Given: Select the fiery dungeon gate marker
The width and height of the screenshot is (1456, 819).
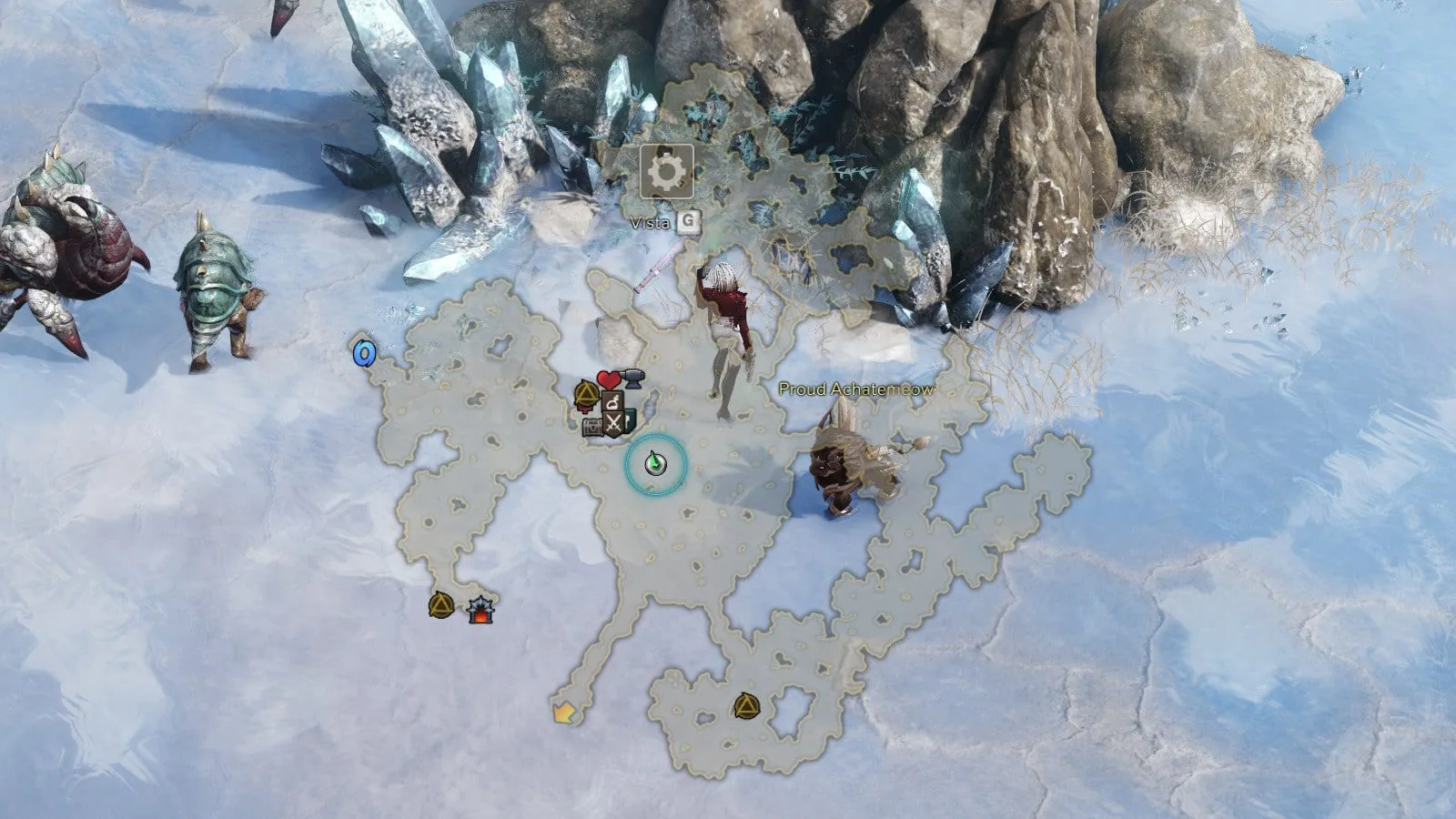Looking at the screenshot, I should click(479, 609).
